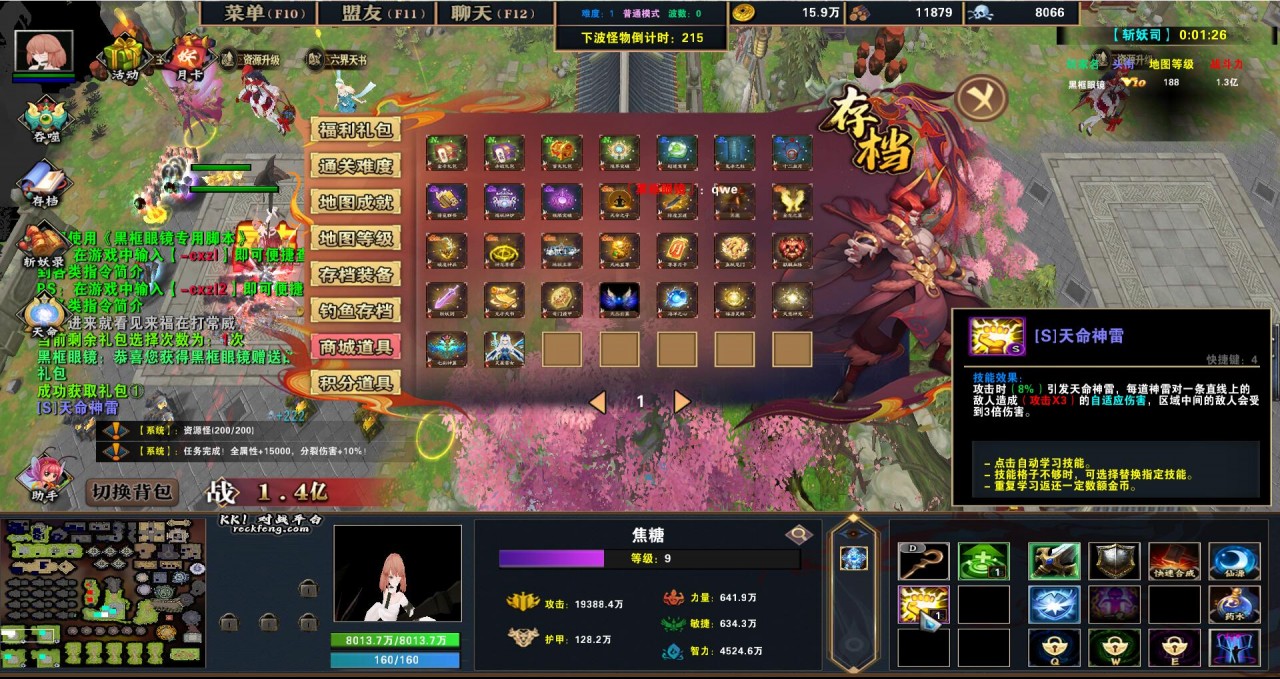The image size is (1280, 679).
Task: Choose the 钓鱼存档 tab
Action: tap(355, 310)
